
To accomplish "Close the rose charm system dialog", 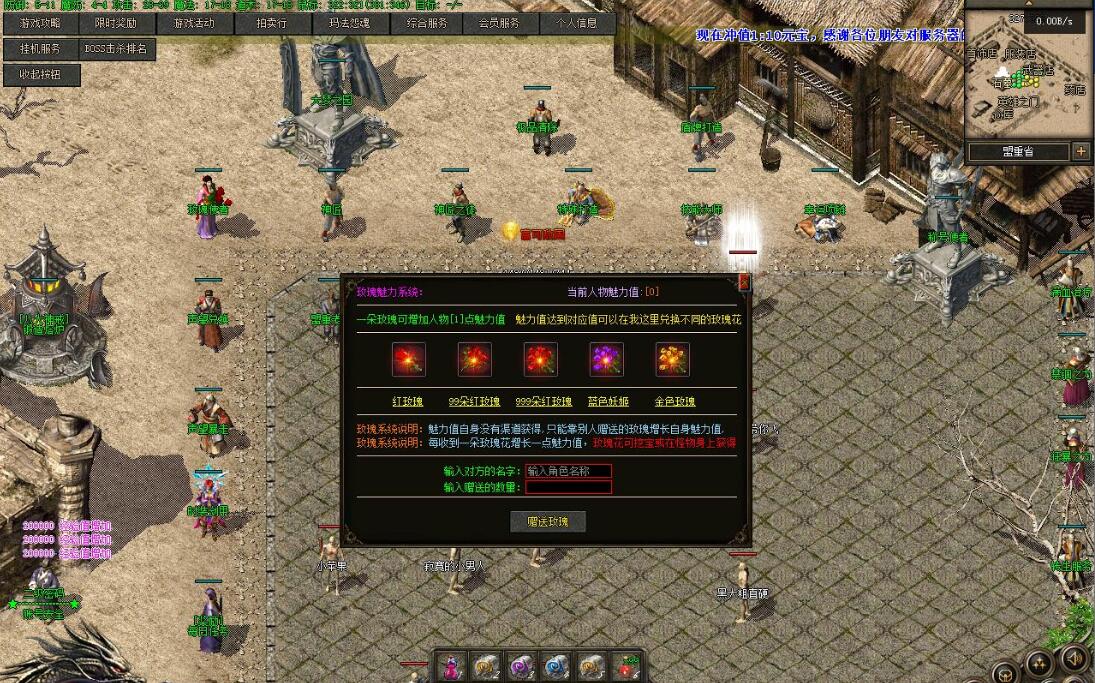I will (743, 283).
